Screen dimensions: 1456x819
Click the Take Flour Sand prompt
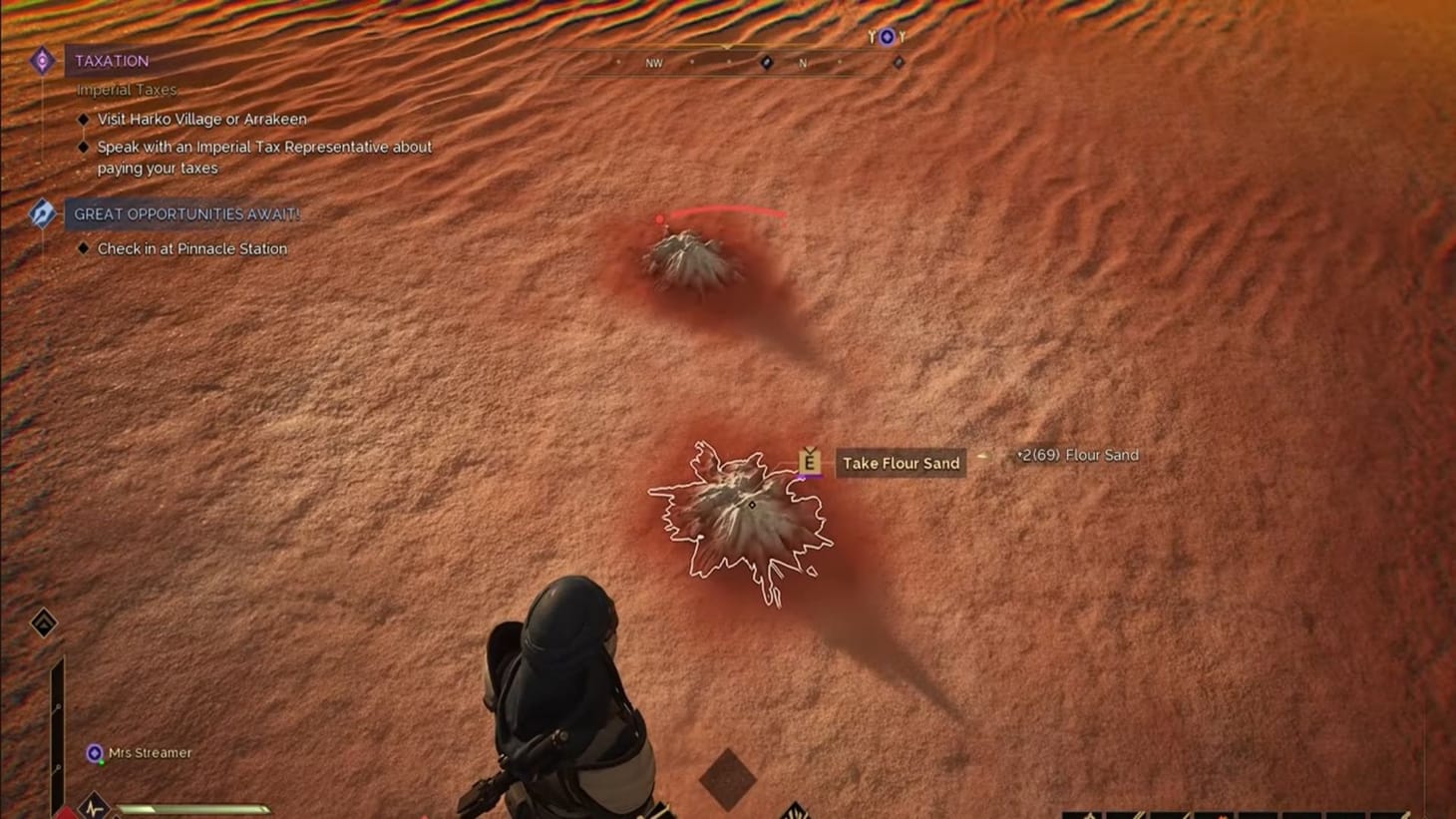click(x=900, y=463)
